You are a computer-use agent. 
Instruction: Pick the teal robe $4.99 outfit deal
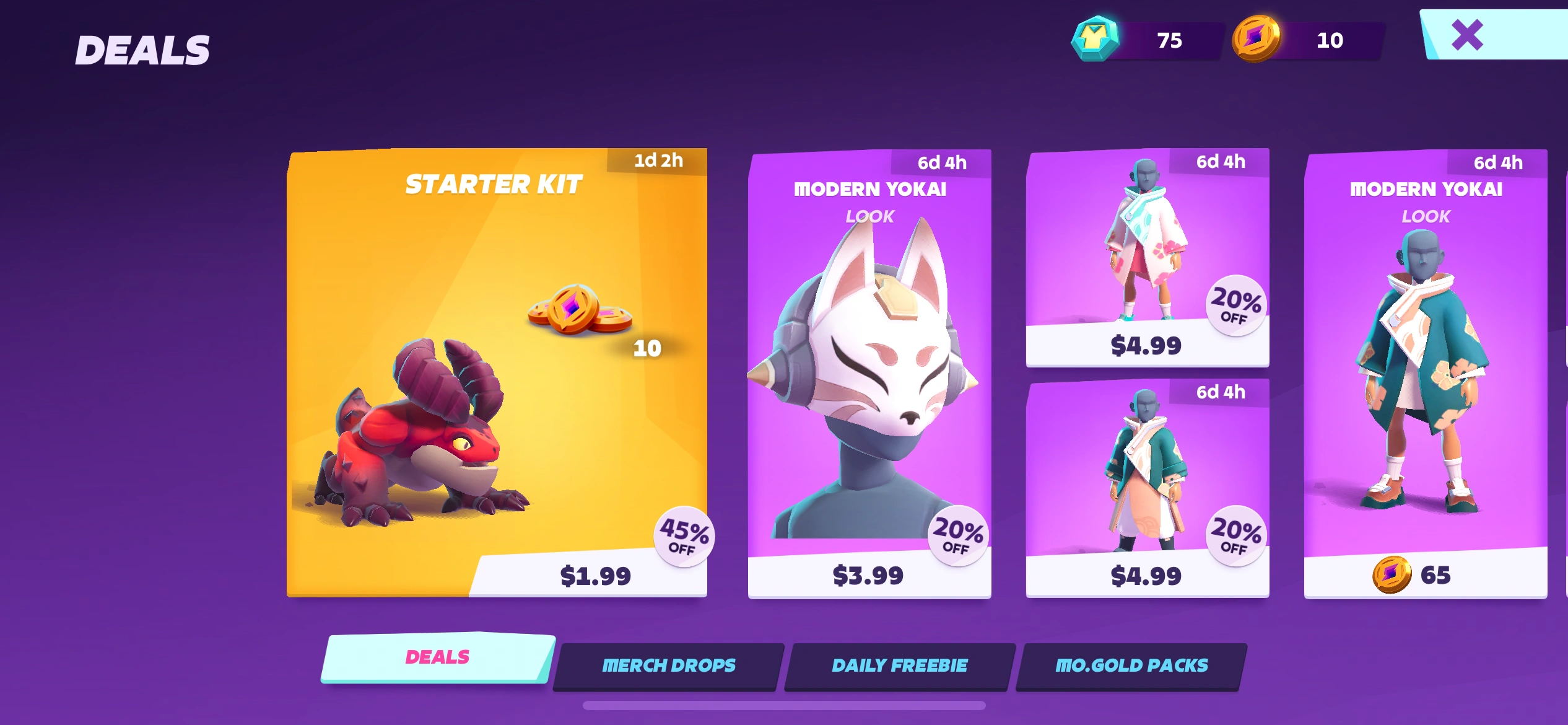coord(1147,488)
